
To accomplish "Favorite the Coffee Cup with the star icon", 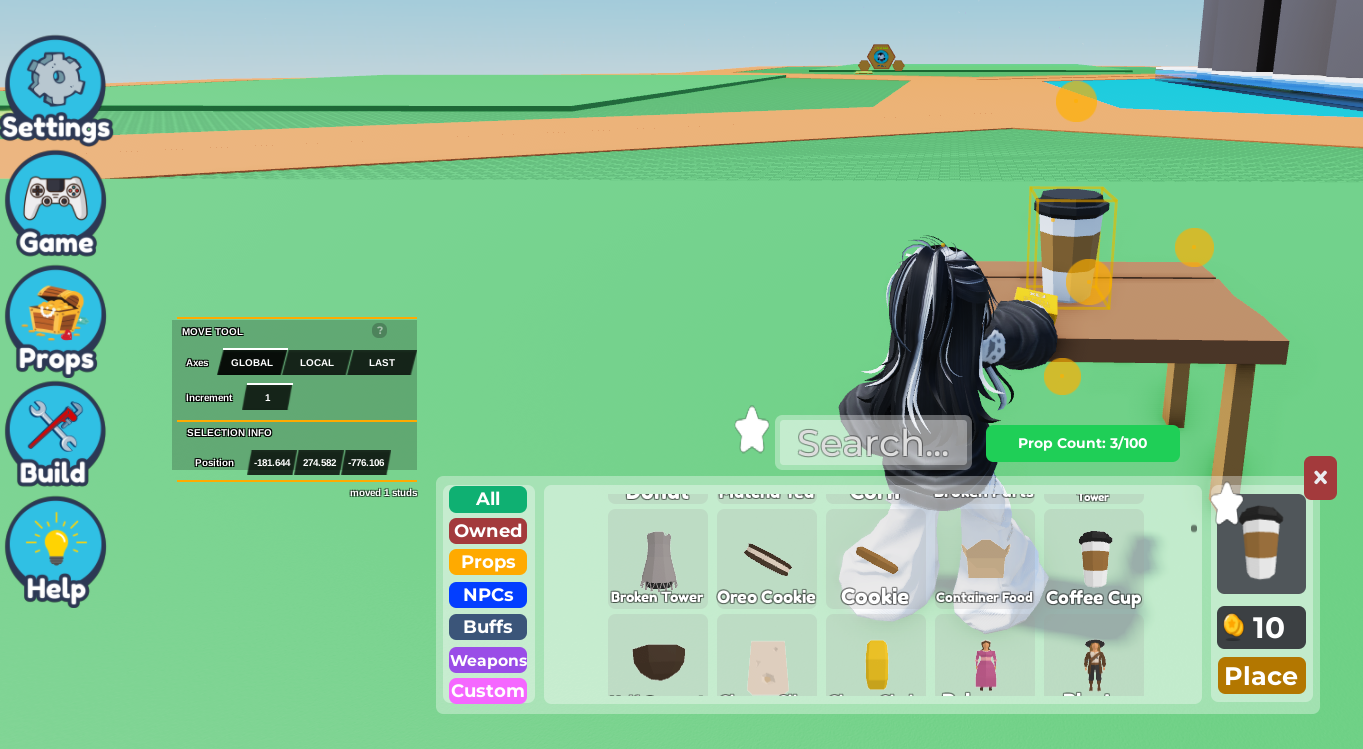I will click(1227, 504).
